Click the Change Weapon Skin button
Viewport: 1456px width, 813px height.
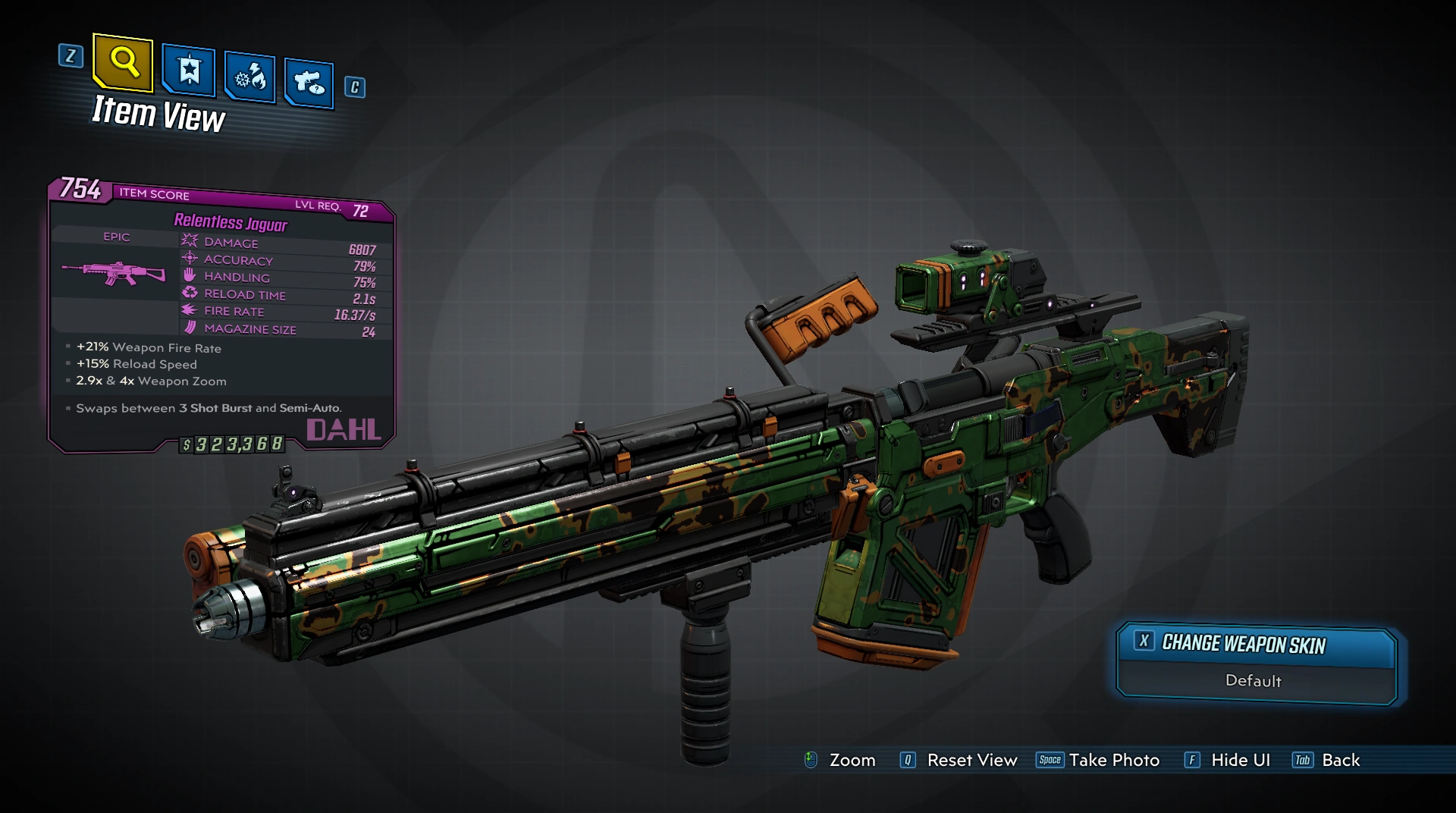(1255, 644)
